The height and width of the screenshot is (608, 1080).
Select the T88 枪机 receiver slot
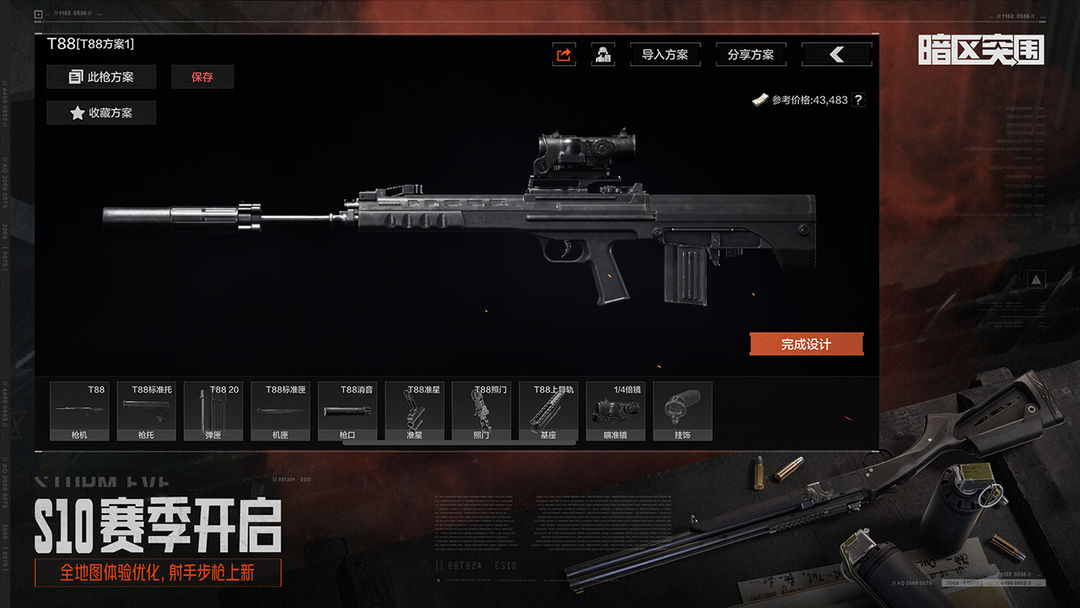79,411
